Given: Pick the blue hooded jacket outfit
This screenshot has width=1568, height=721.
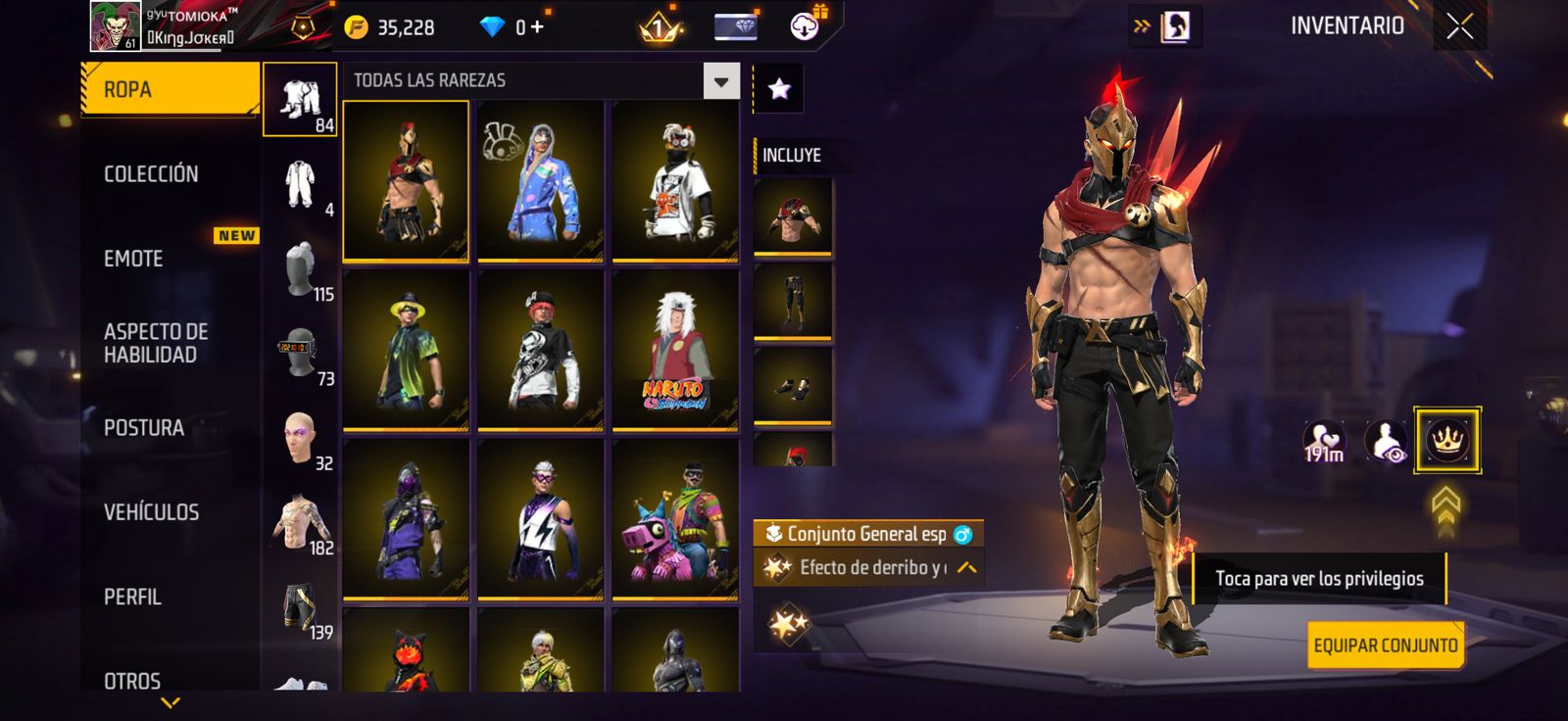Looking at the screenshot, I should (x=540, y=181).
